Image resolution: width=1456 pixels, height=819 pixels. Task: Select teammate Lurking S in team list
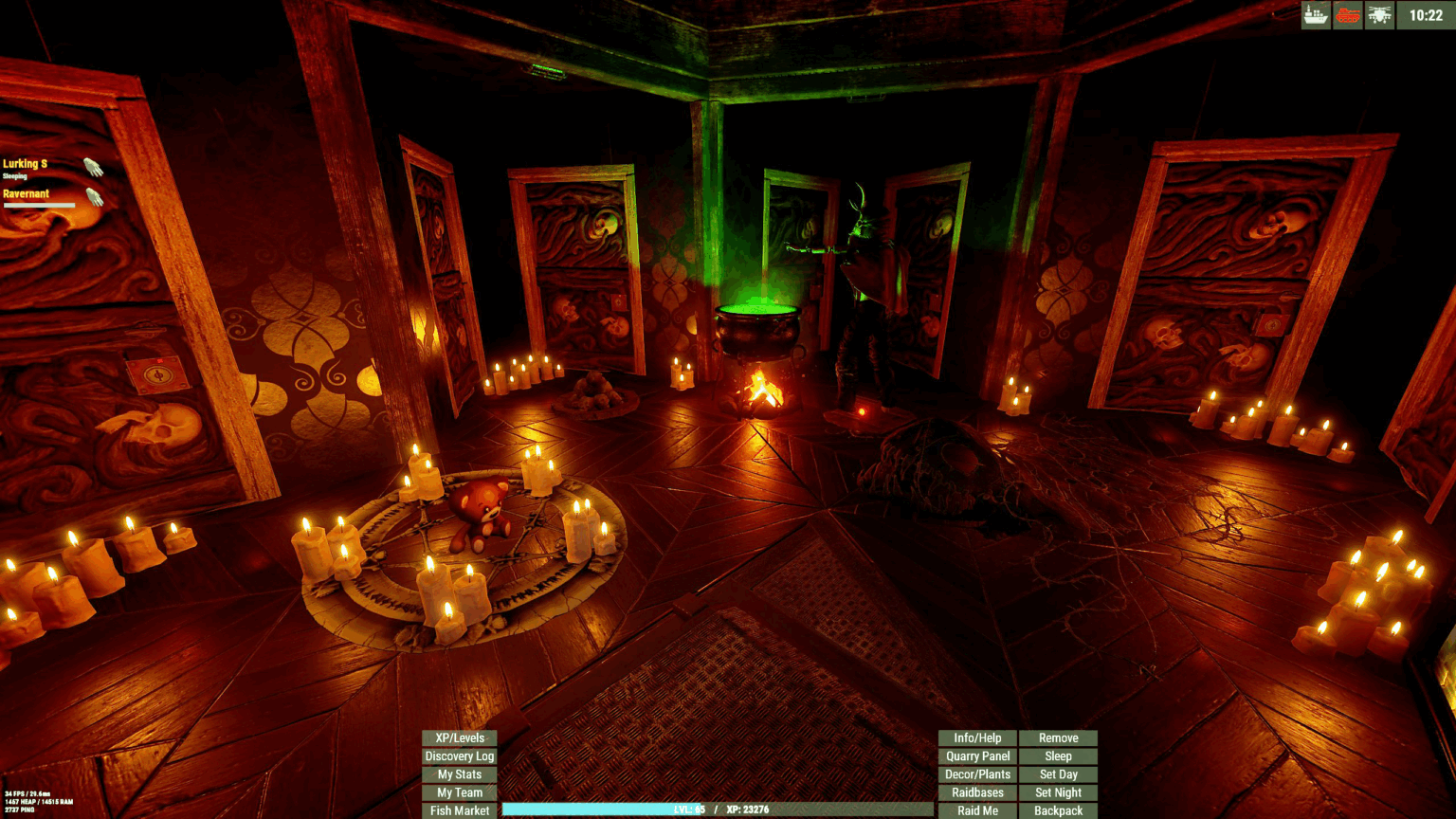26,164
